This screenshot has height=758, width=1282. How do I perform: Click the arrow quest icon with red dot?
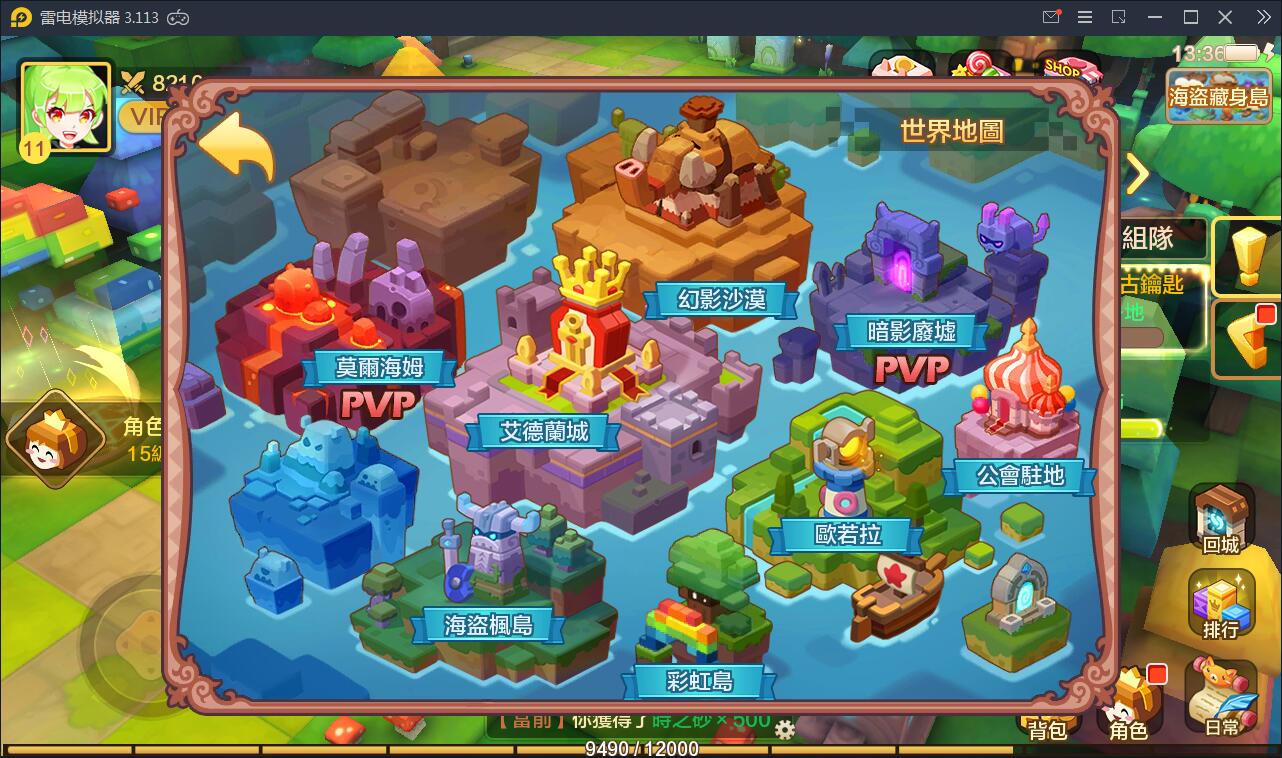[x=1247, y=340]
